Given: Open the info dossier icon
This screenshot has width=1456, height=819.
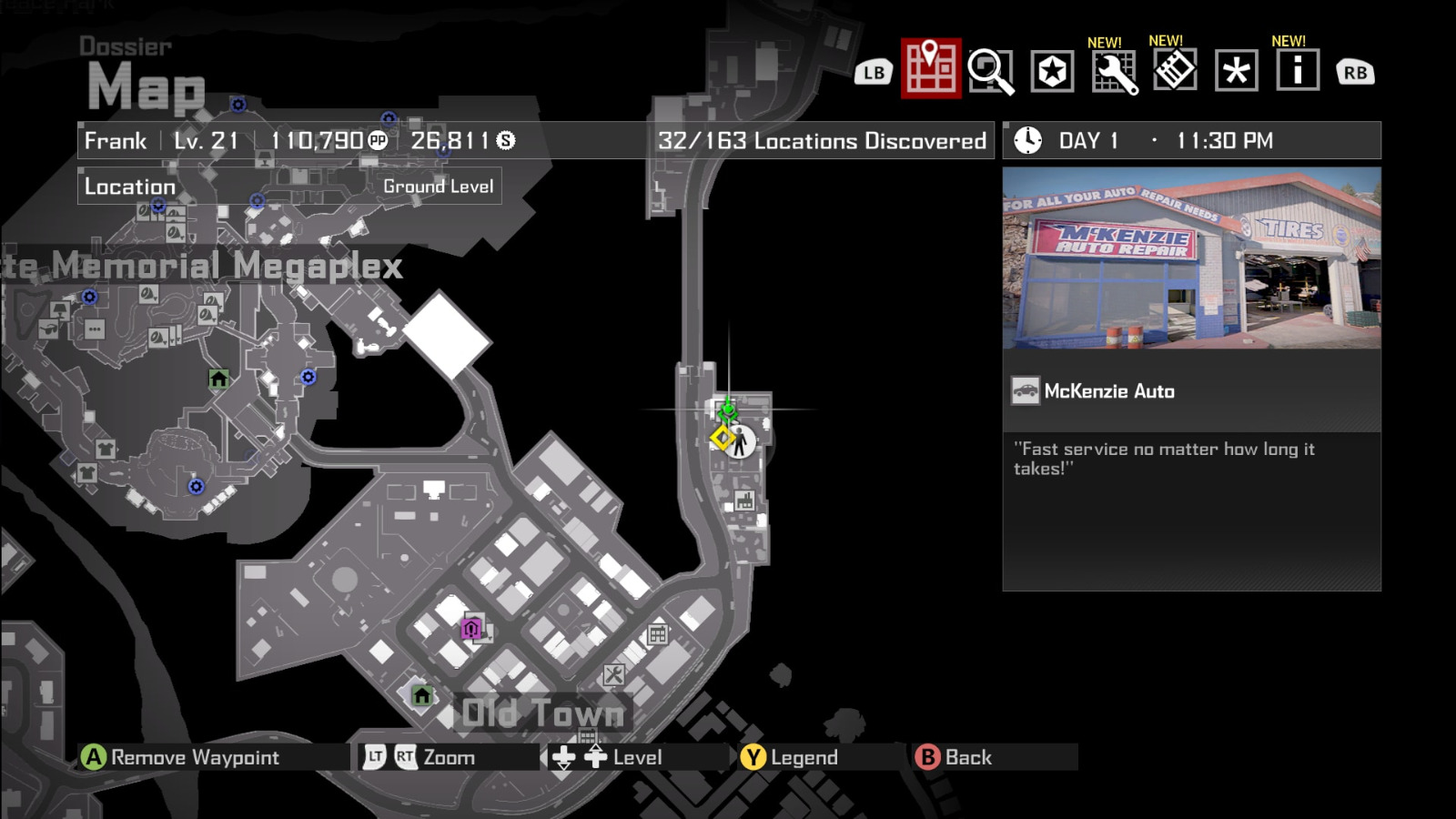Looking at the screenshot, I should [x=1296, y=71].
